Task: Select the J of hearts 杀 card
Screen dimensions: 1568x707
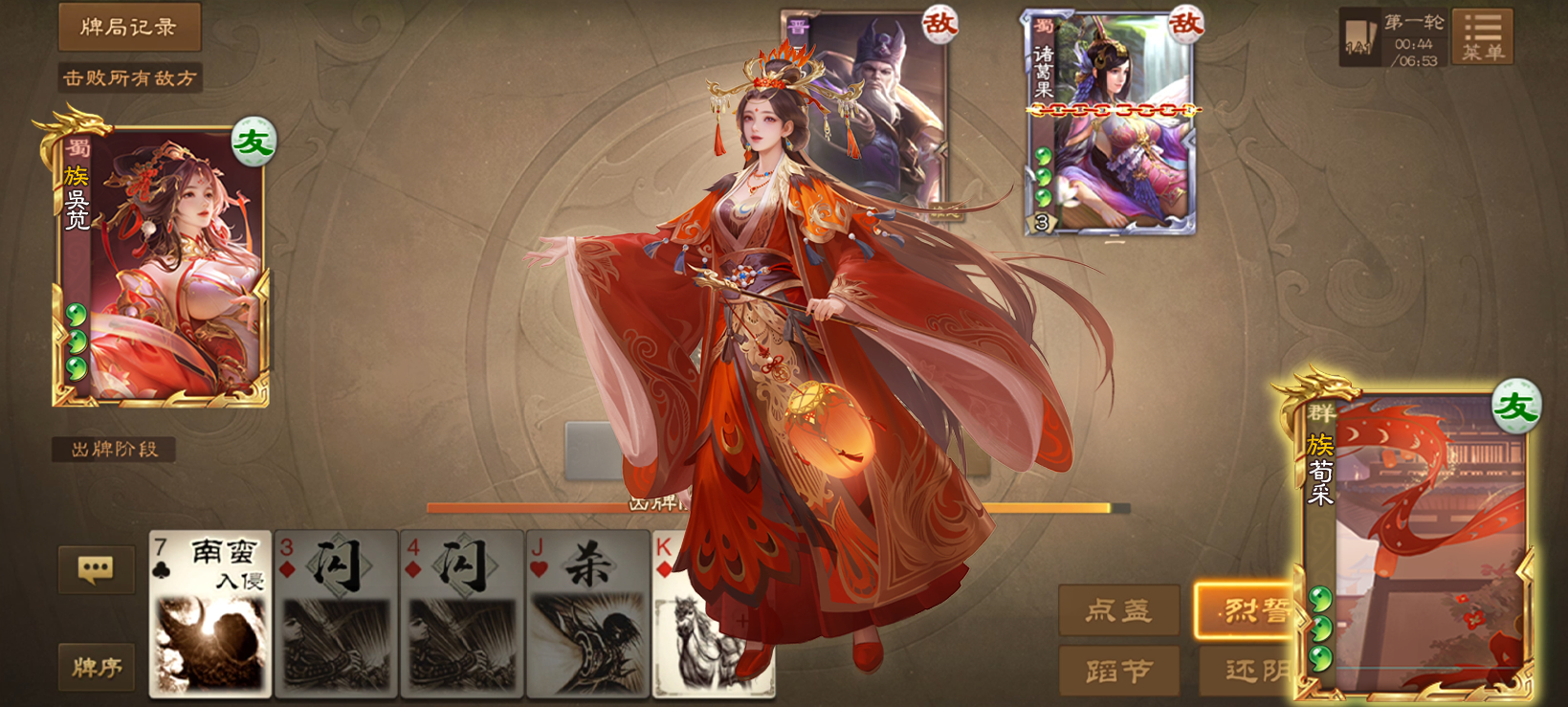Action: coord(587,612)
